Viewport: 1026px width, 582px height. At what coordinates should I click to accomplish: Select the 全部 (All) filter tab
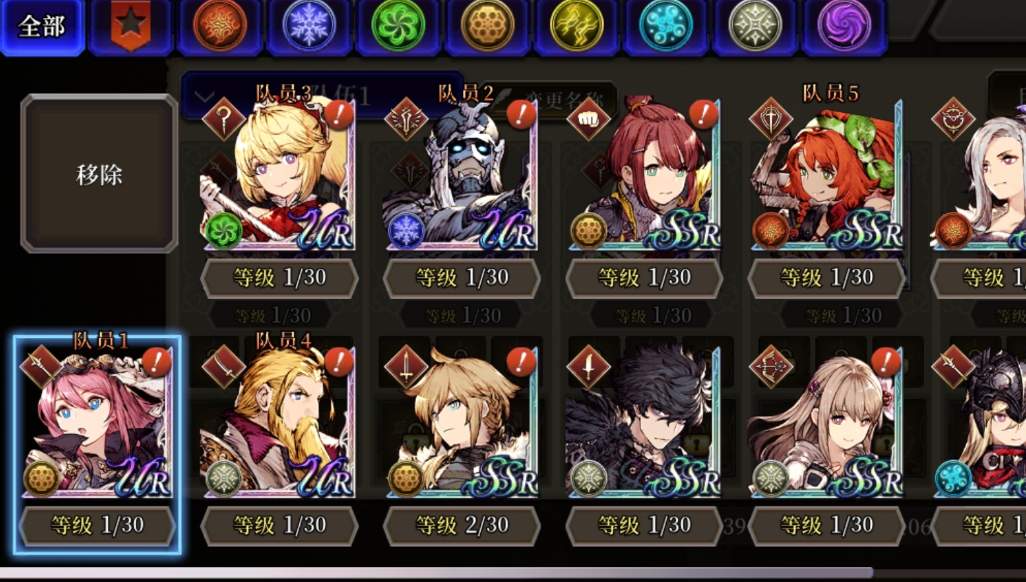[x=42, y=27]
